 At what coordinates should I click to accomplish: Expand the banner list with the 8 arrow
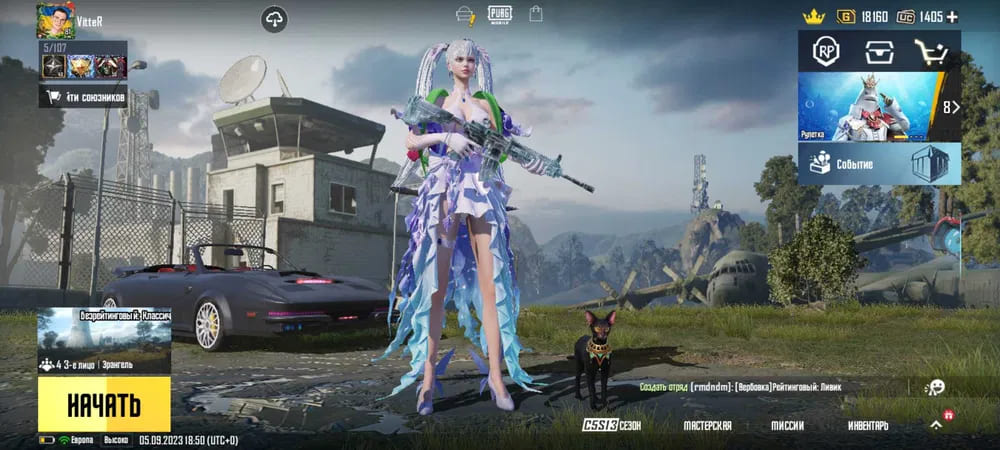(x=950, y=106)
